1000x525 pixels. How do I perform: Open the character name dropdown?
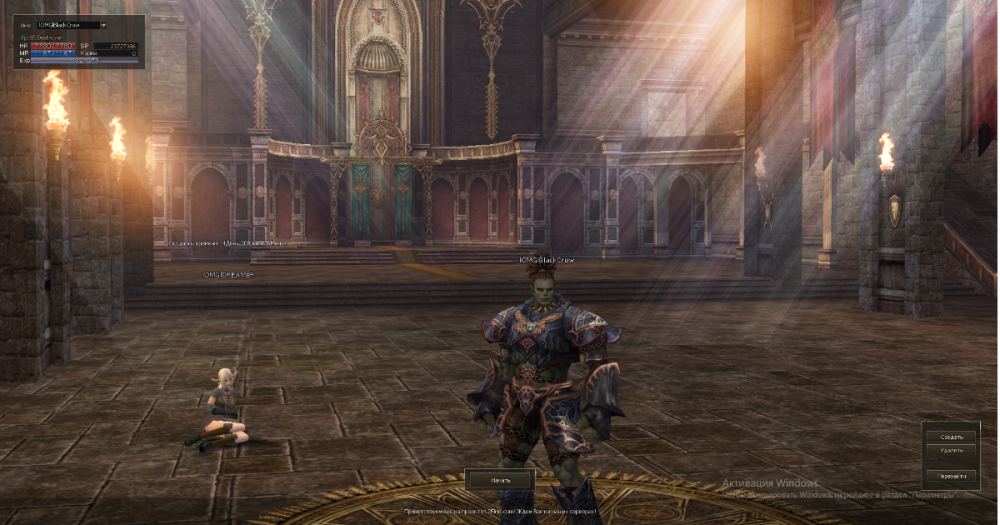[104, 24]
